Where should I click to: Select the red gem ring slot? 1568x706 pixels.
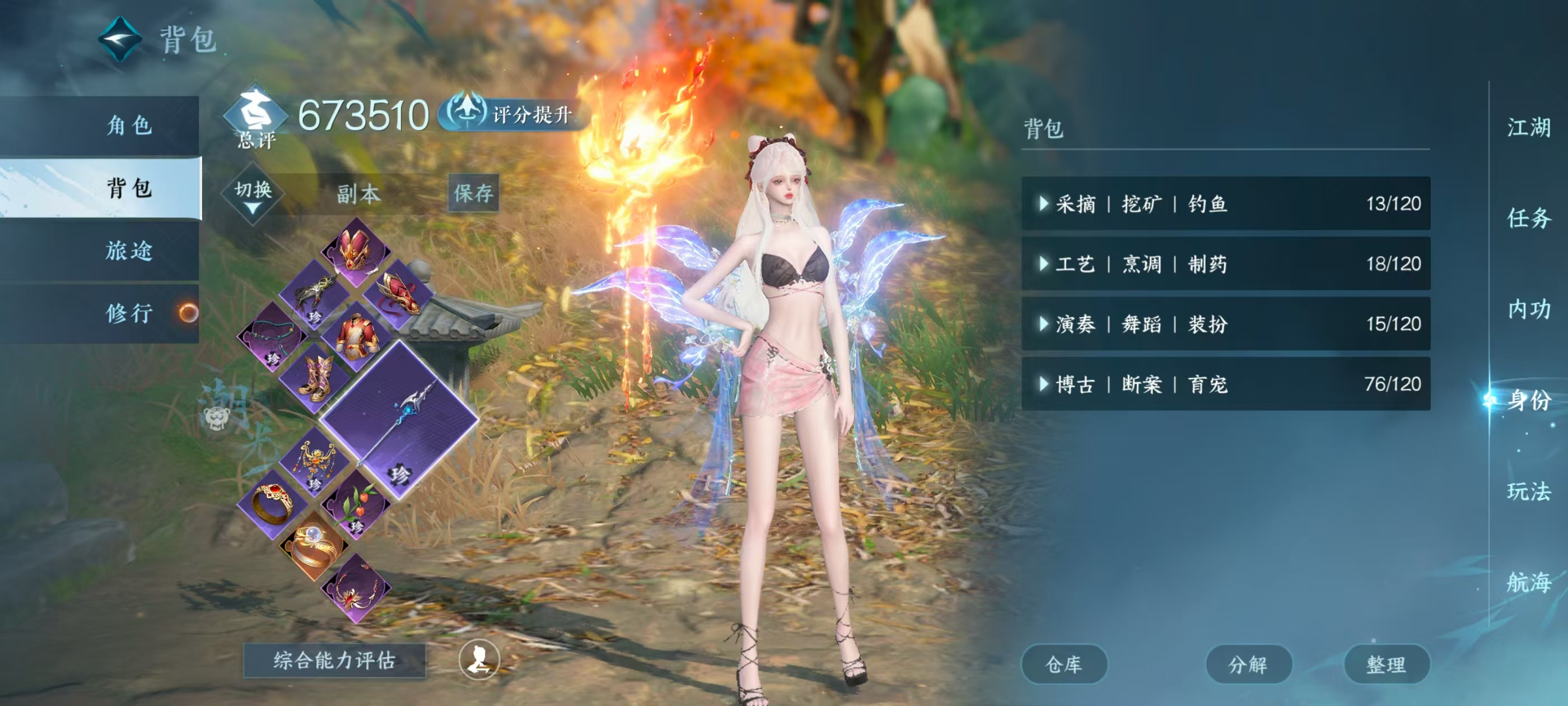[272, 503]
